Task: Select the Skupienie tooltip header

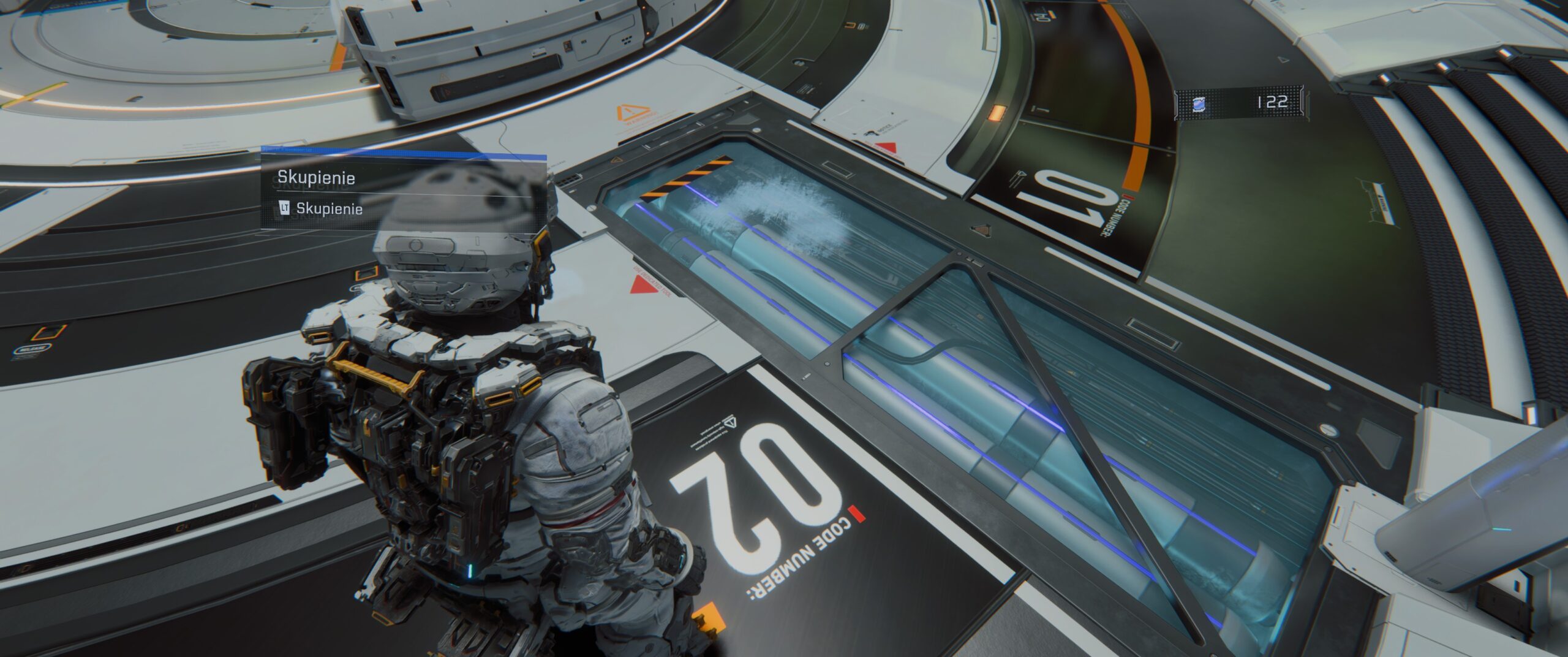Action: pyautogui.click(x=317, y=178)
